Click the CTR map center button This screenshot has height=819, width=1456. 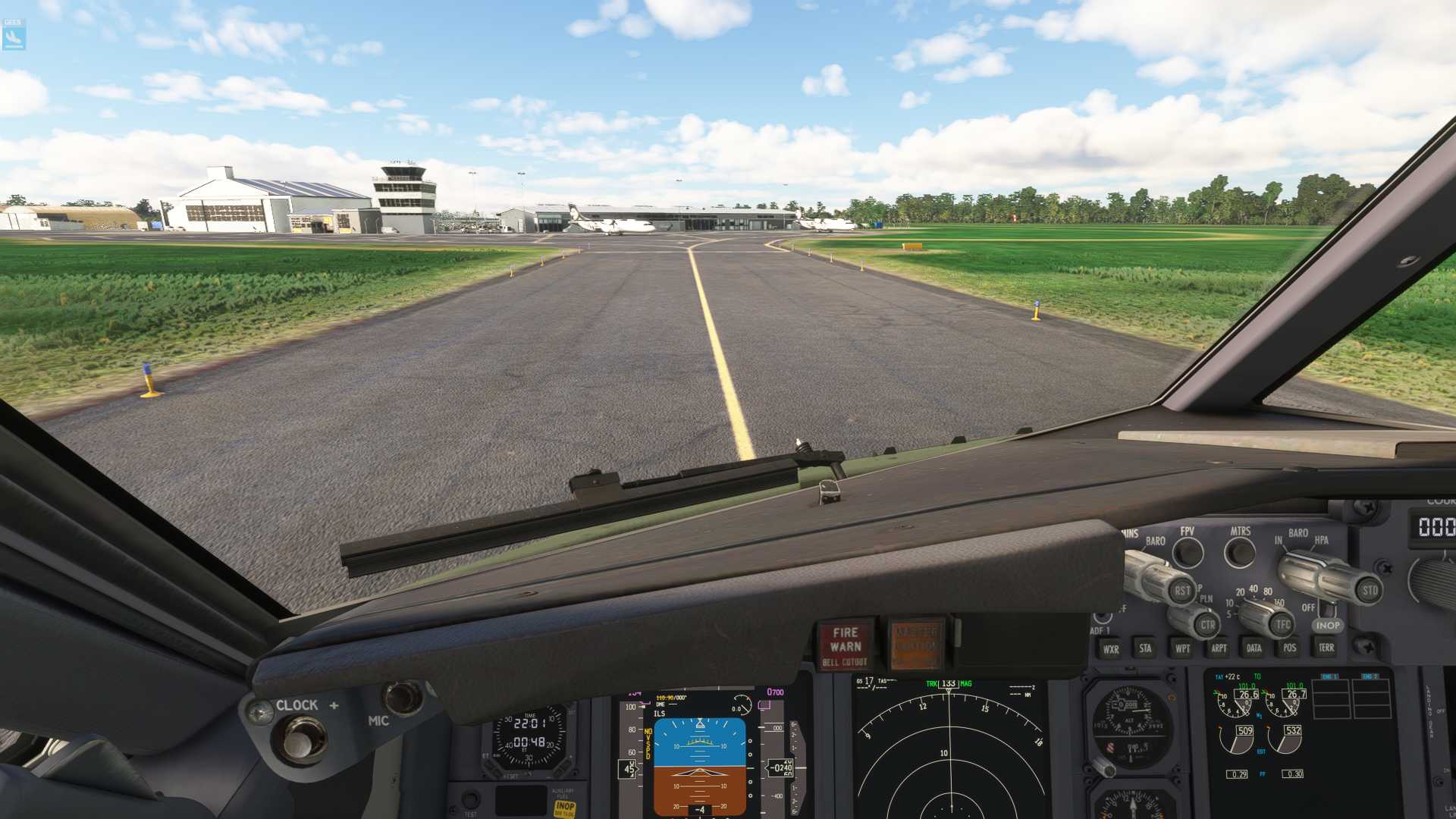[x=1207, y=625]
